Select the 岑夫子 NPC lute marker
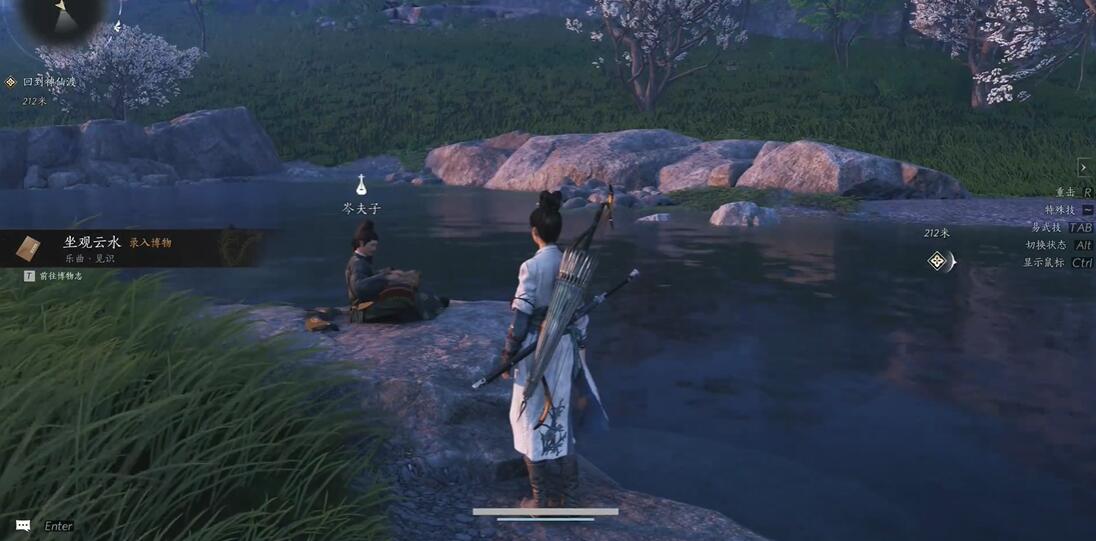This screenshot has width=1096, height=541. (361, 185)
